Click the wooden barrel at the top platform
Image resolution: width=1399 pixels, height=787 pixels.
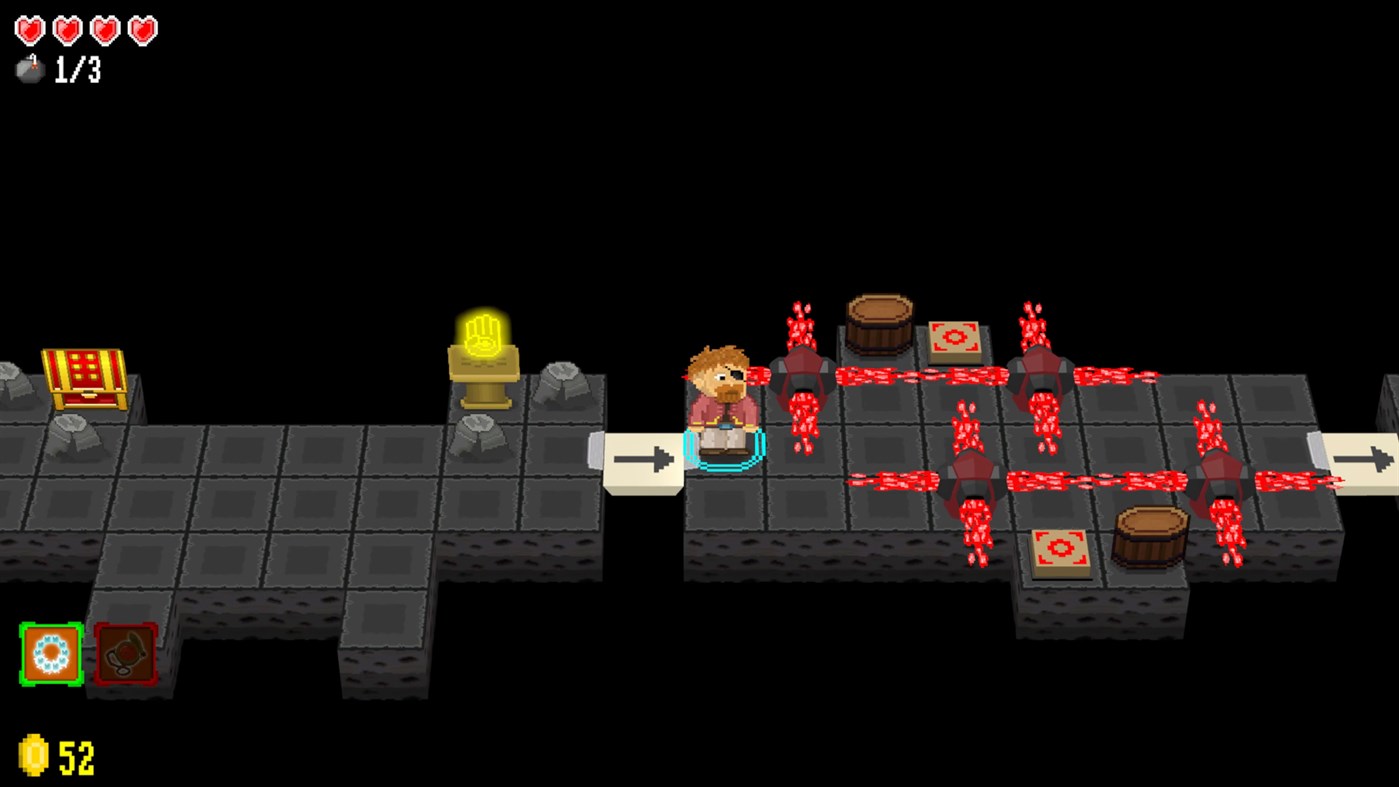pos(878,320)
